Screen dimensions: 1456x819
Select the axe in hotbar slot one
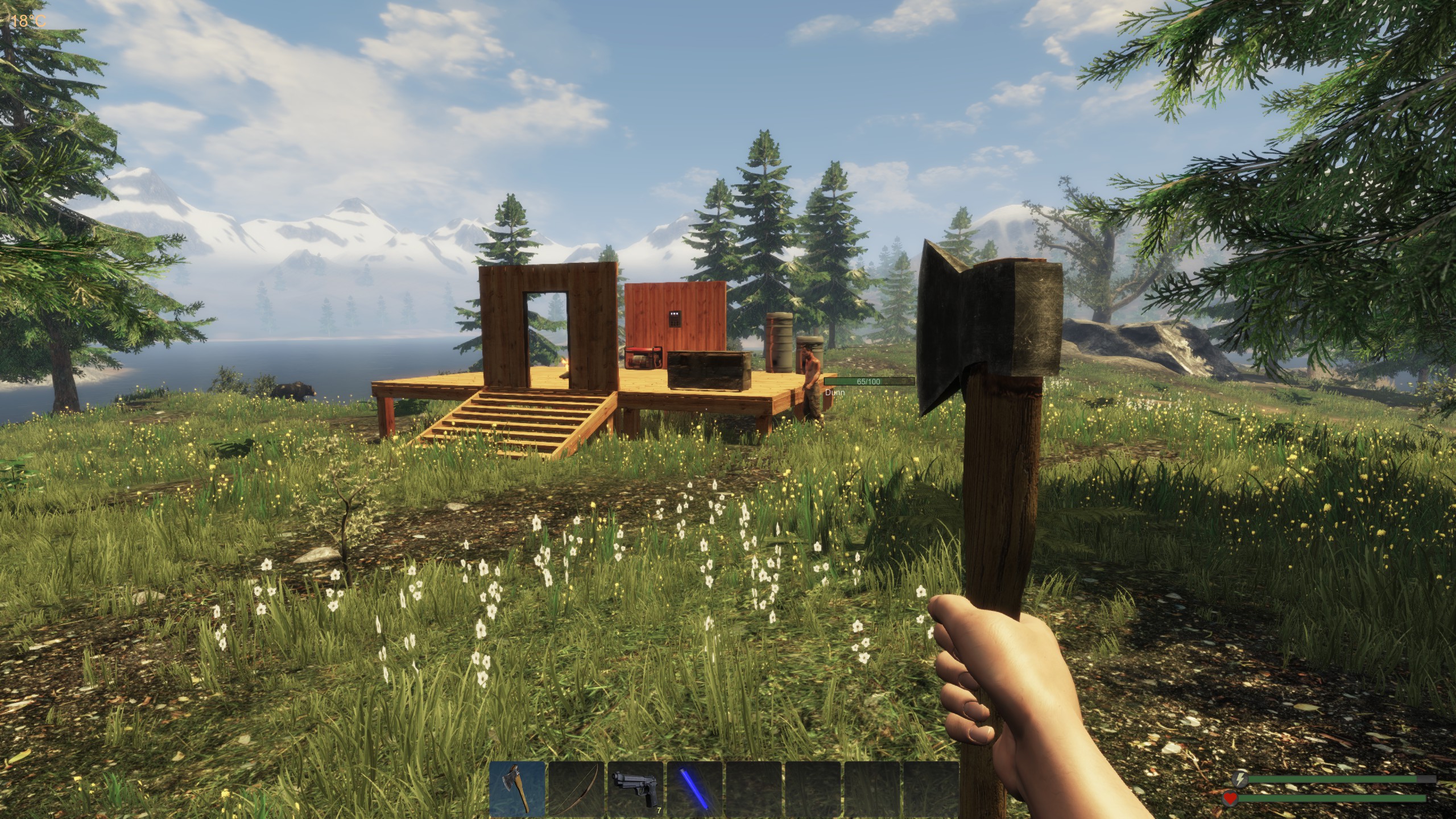[x=518, y=789]
